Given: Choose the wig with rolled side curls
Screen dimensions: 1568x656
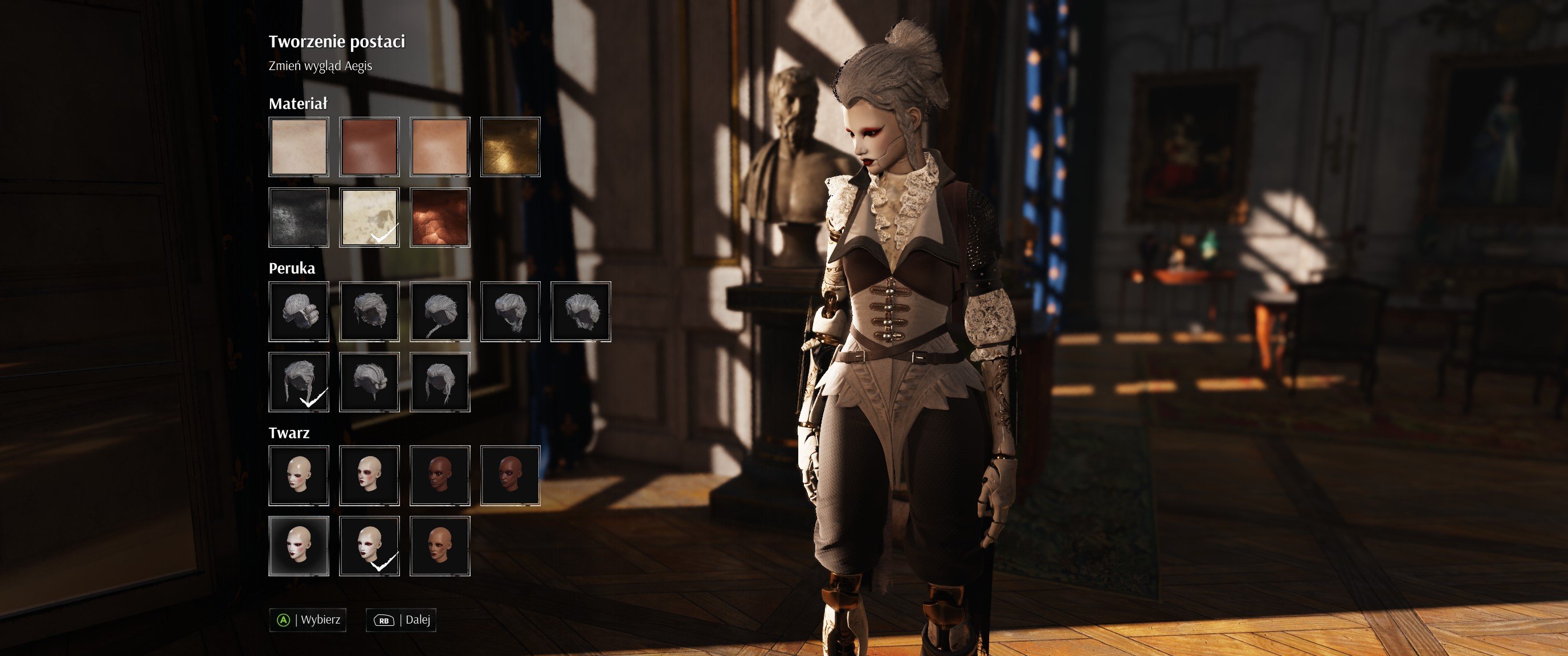Looking at the screenshot, I should pos(298,311).
